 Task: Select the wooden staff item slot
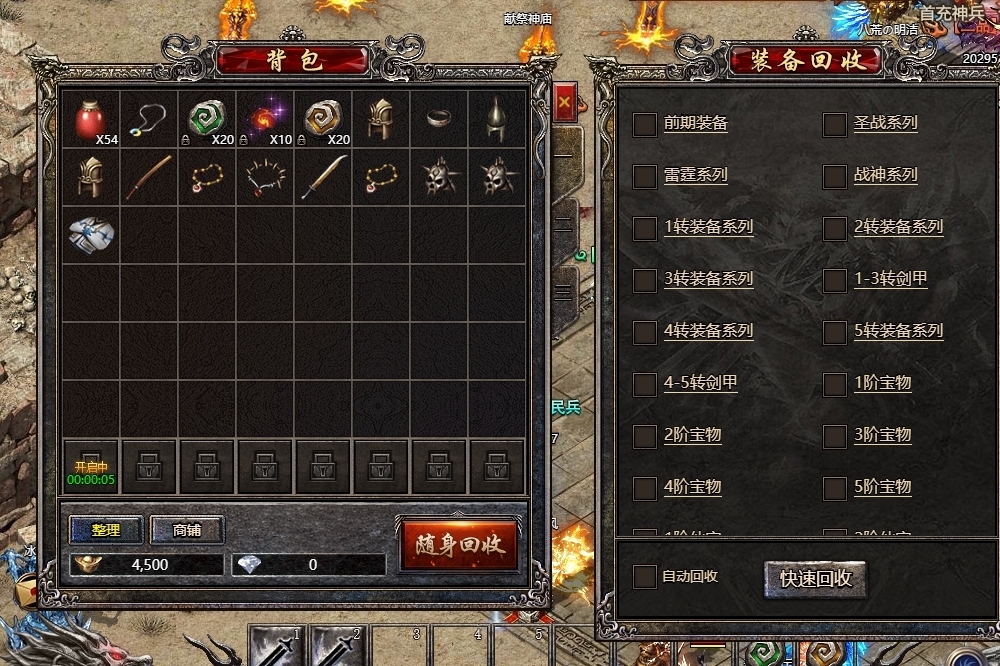tap(149, 178)
